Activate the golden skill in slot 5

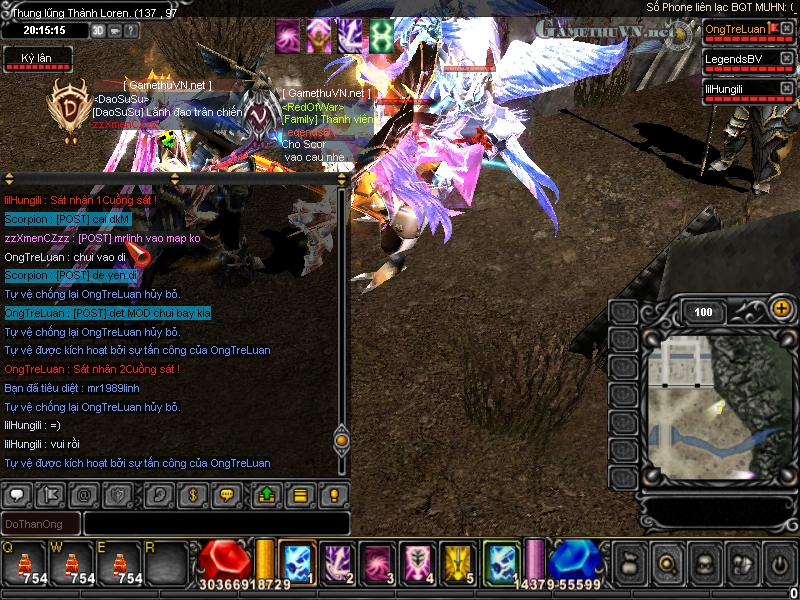point(457,562)
